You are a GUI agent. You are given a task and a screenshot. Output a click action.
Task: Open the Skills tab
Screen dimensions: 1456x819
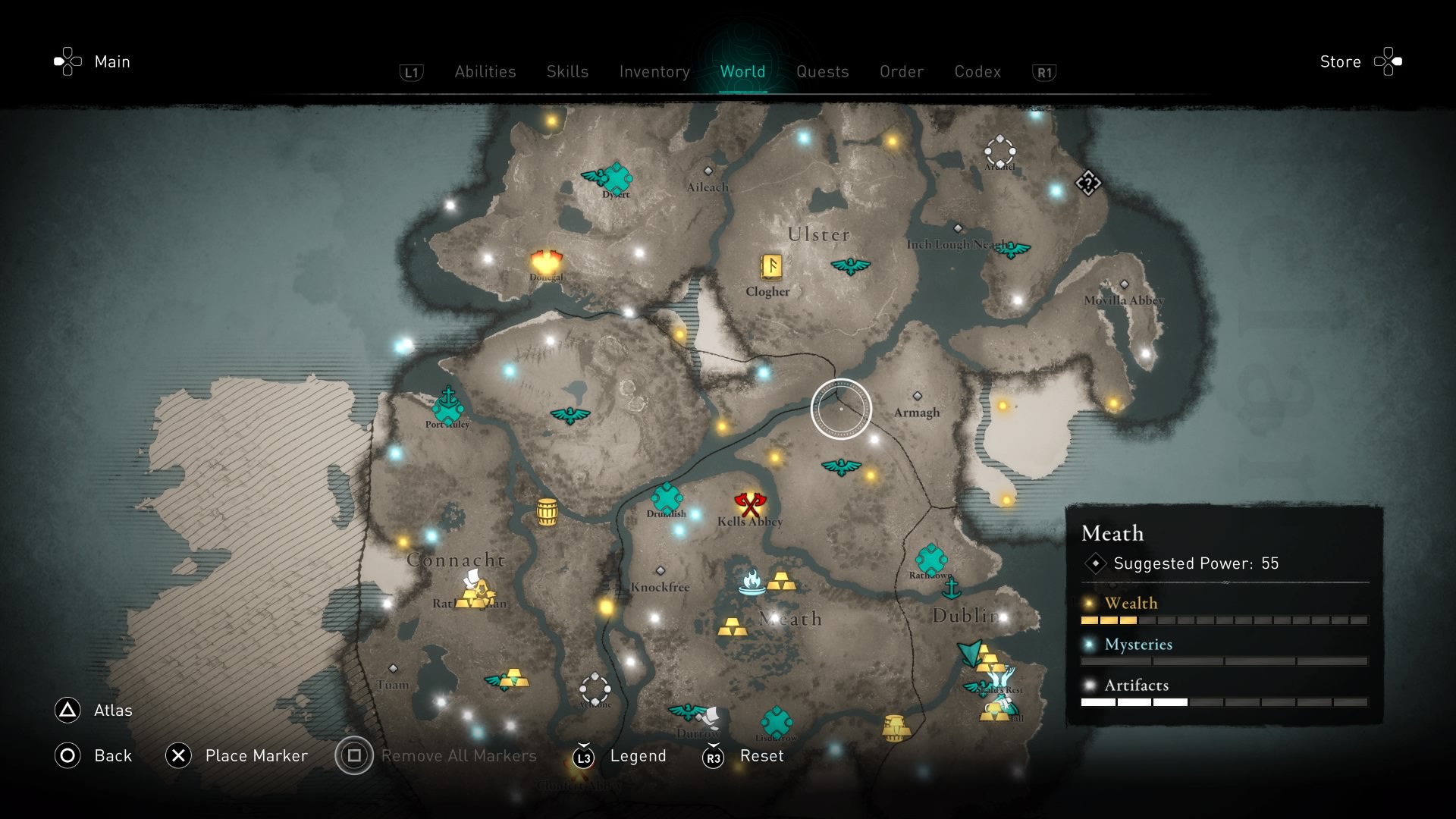[567, 71]
